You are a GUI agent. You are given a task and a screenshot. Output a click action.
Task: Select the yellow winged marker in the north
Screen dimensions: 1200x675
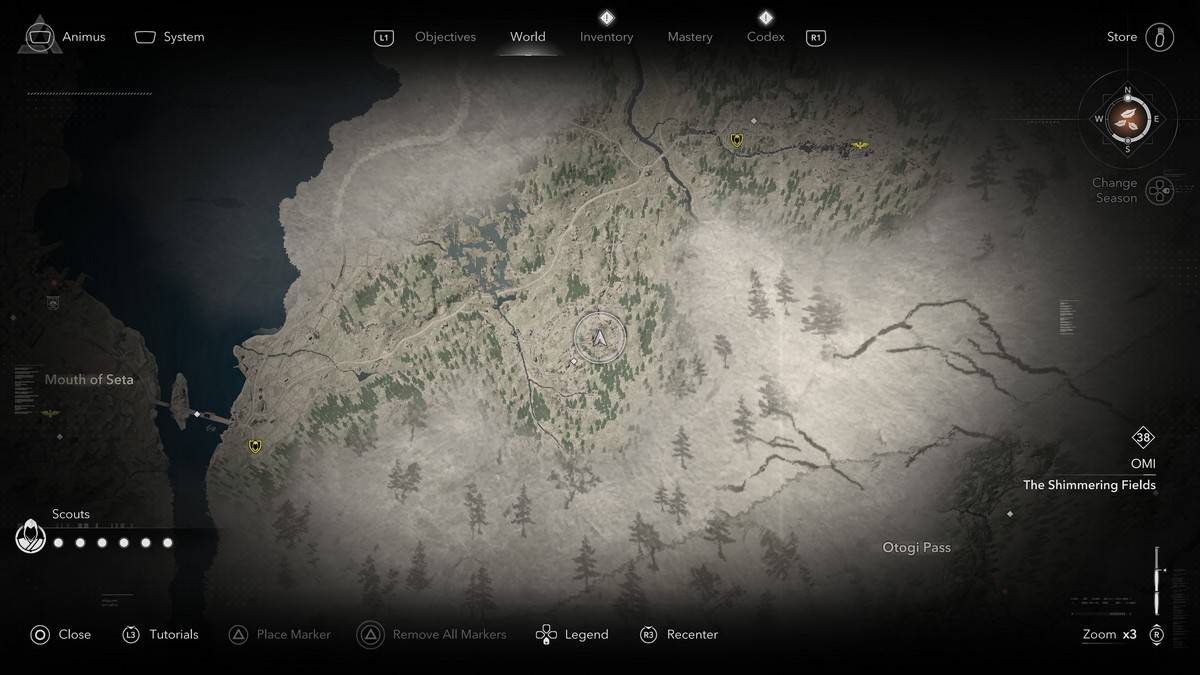pos(859,146)
